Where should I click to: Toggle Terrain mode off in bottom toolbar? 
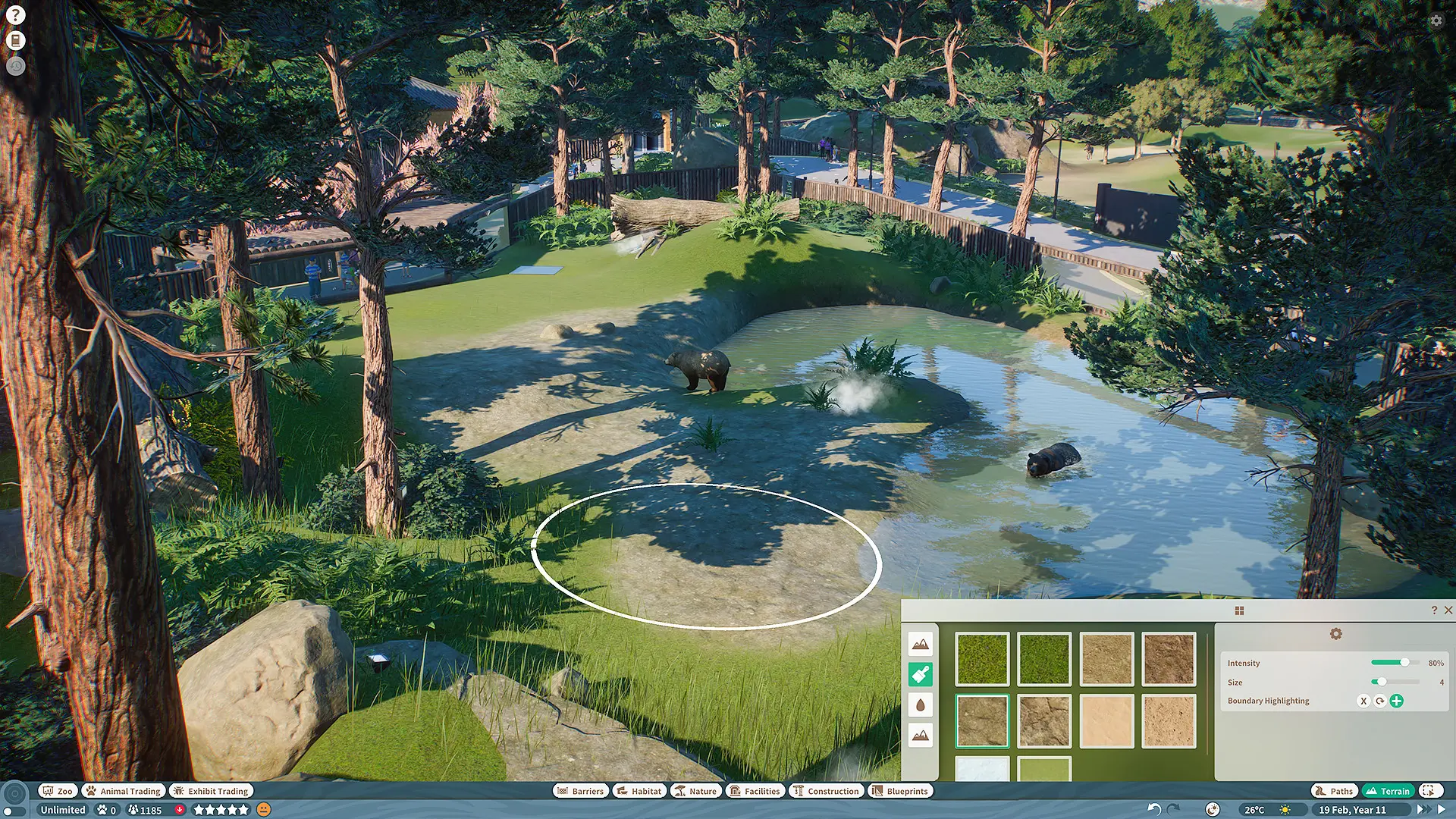[1389, 791]
